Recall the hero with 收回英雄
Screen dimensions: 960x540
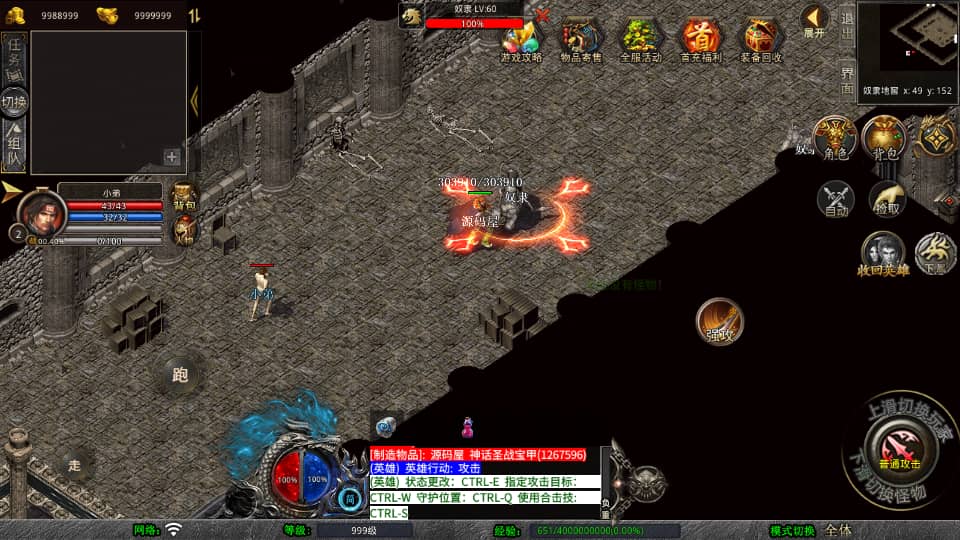click(x=883, y=254)
